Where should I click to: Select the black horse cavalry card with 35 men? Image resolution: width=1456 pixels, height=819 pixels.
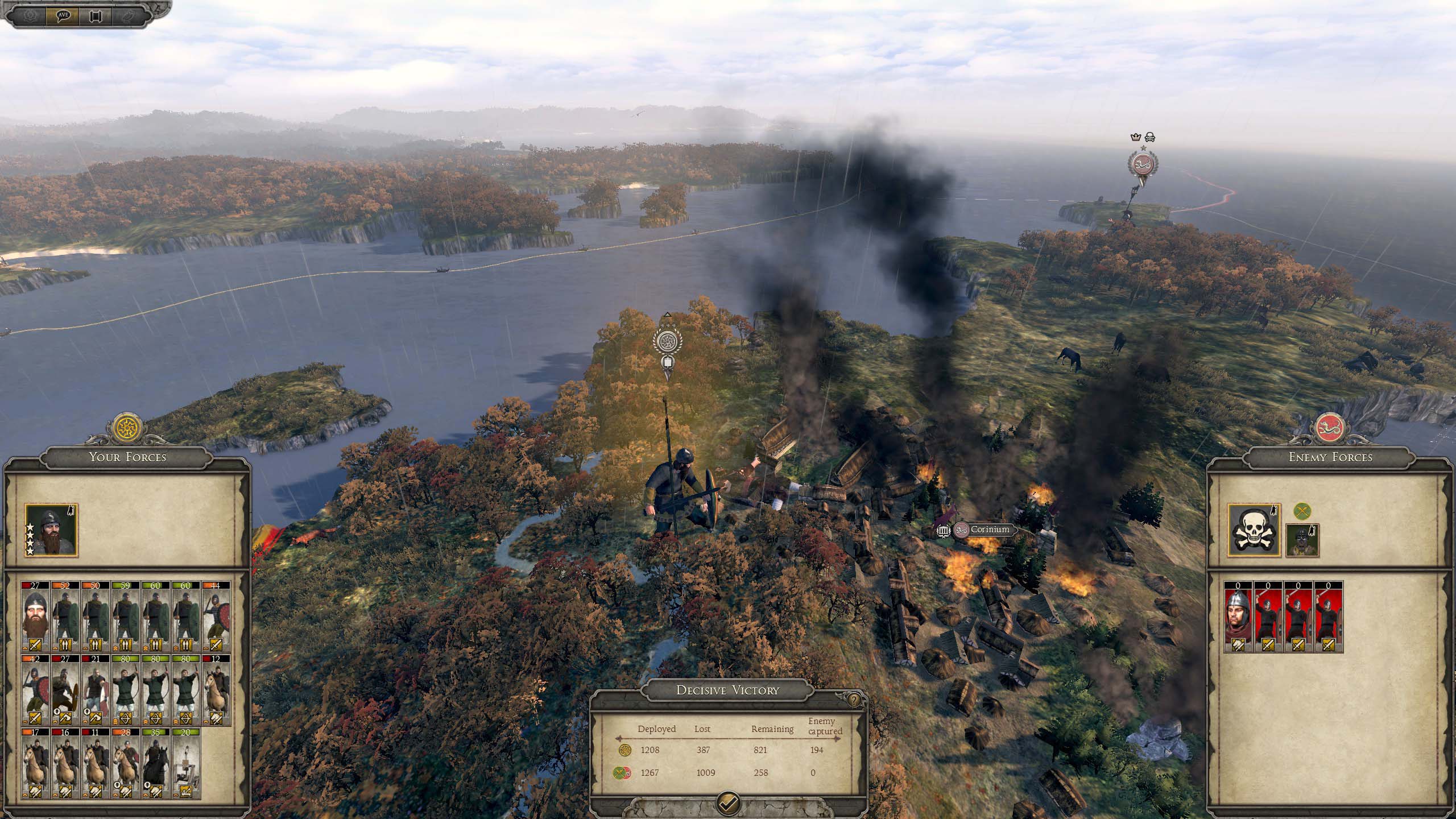coord(156,764)
